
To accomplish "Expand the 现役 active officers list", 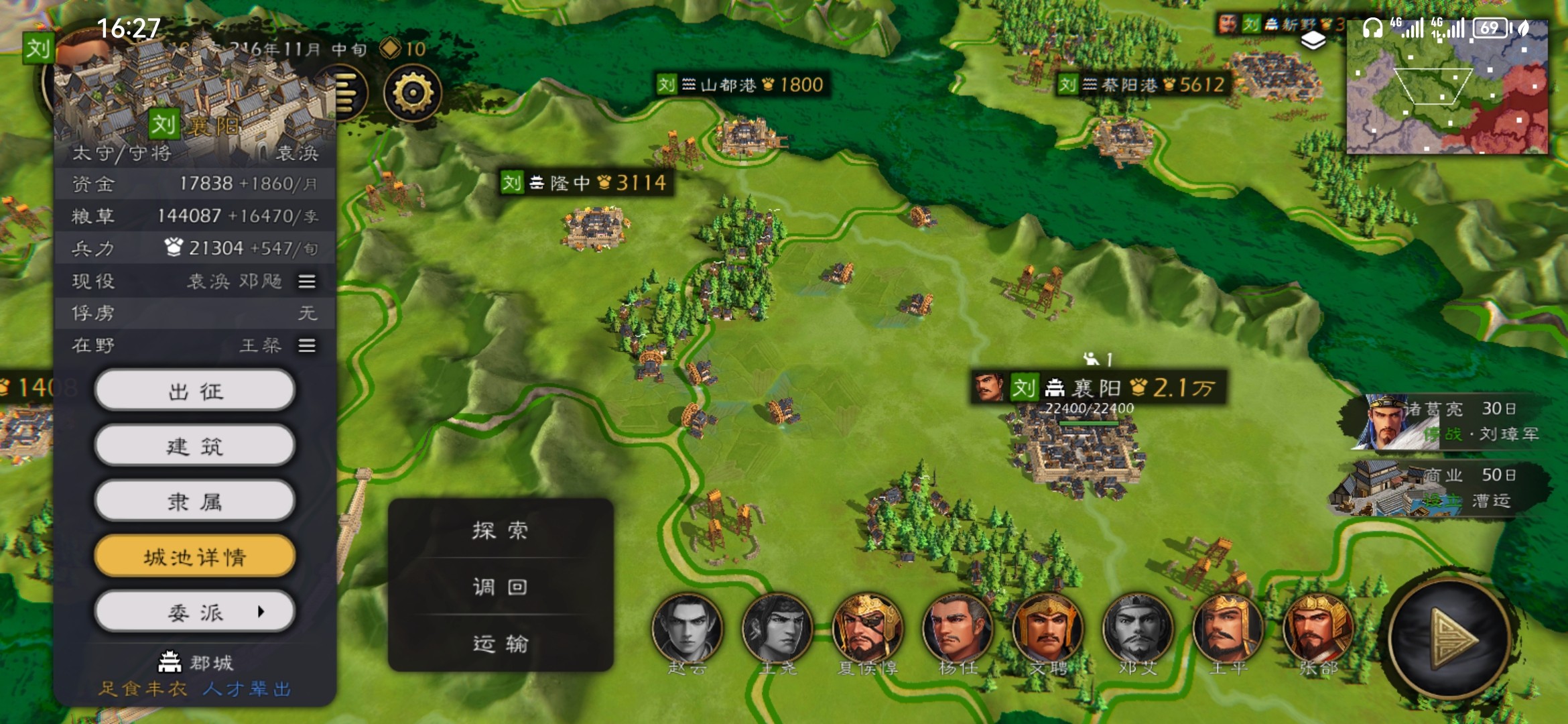I will pyautogui.click(x=307, y=282).
